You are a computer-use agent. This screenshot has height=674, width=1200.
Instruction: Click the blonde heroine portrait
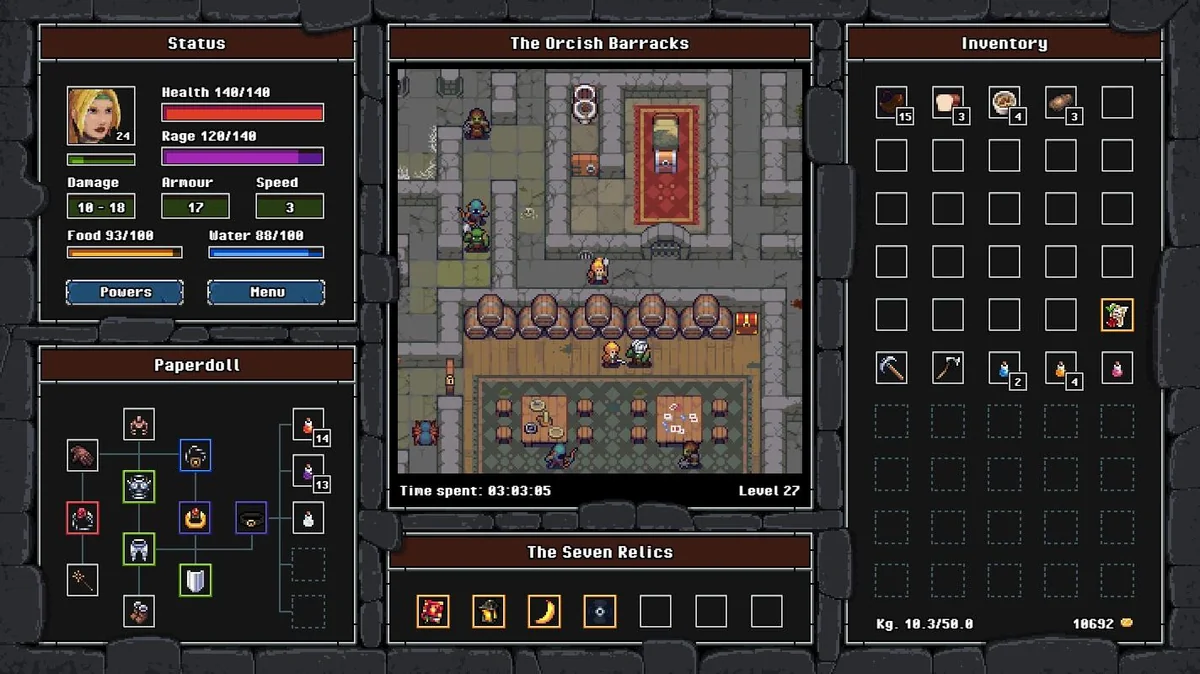point(101,116)
